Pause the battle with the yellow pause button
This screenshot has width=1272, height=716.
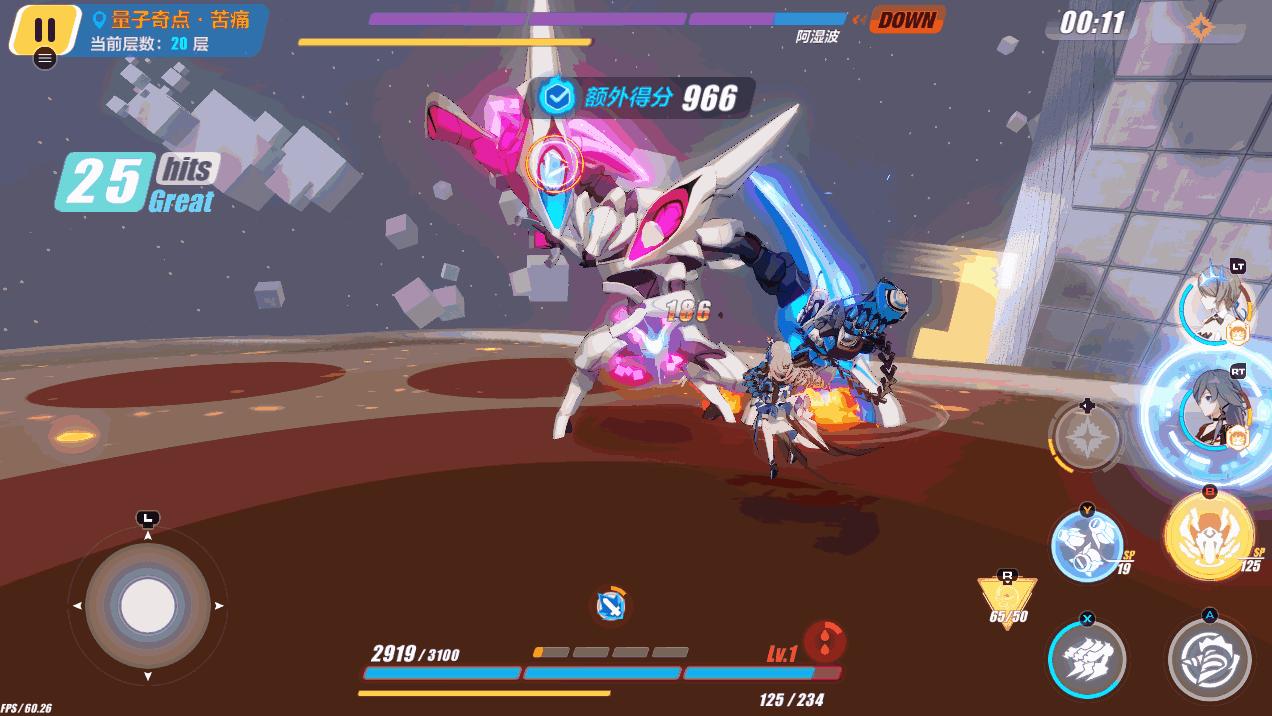point(44,29)
